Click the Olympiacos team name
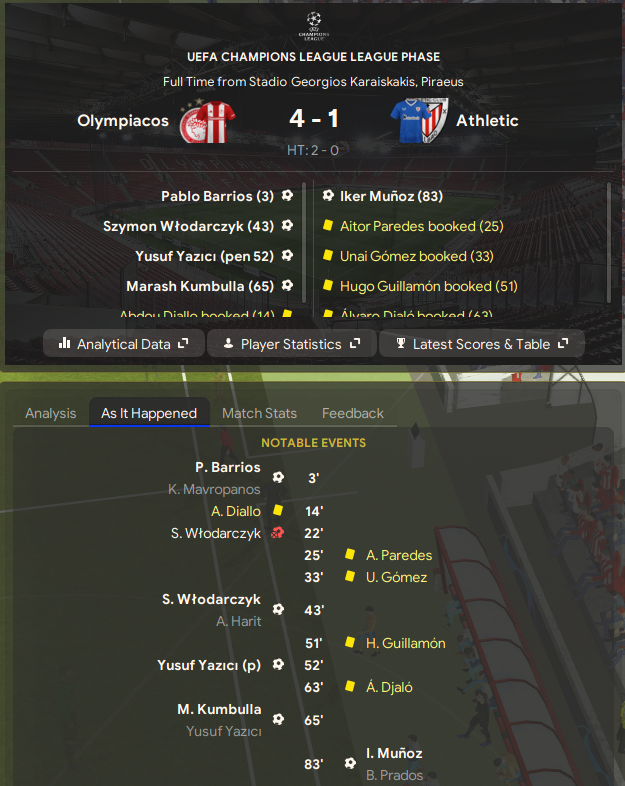Image resolution: width=625 pixels, height=786 pixels. (x=123, y=121)
